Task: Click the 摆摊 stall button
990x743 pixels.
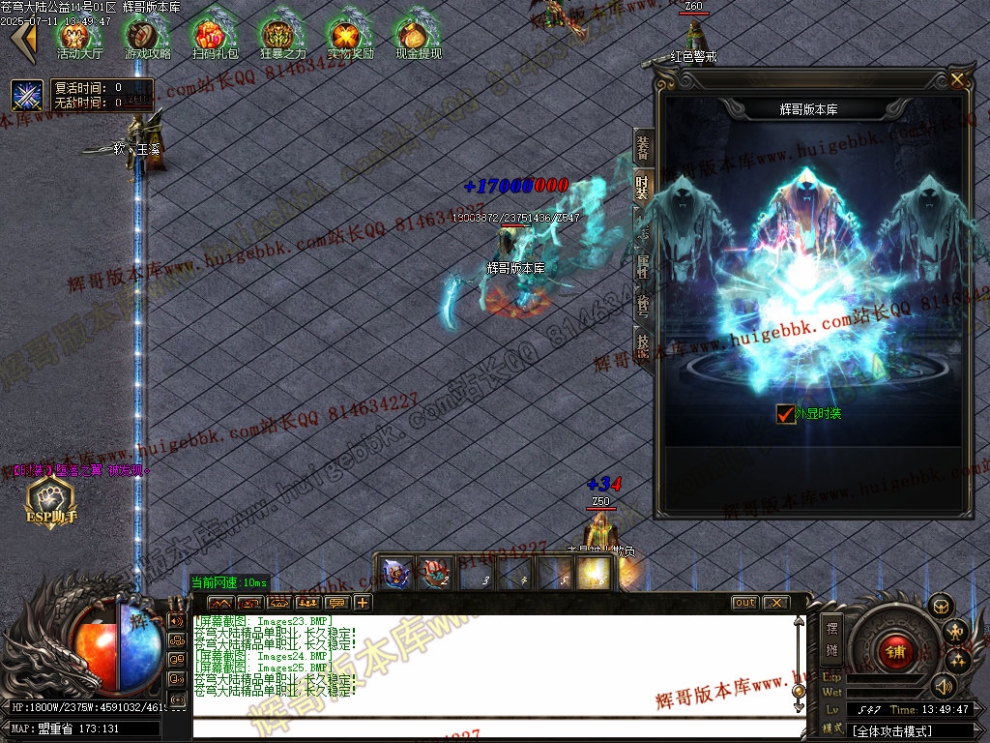Action: (x=832, y=641)
